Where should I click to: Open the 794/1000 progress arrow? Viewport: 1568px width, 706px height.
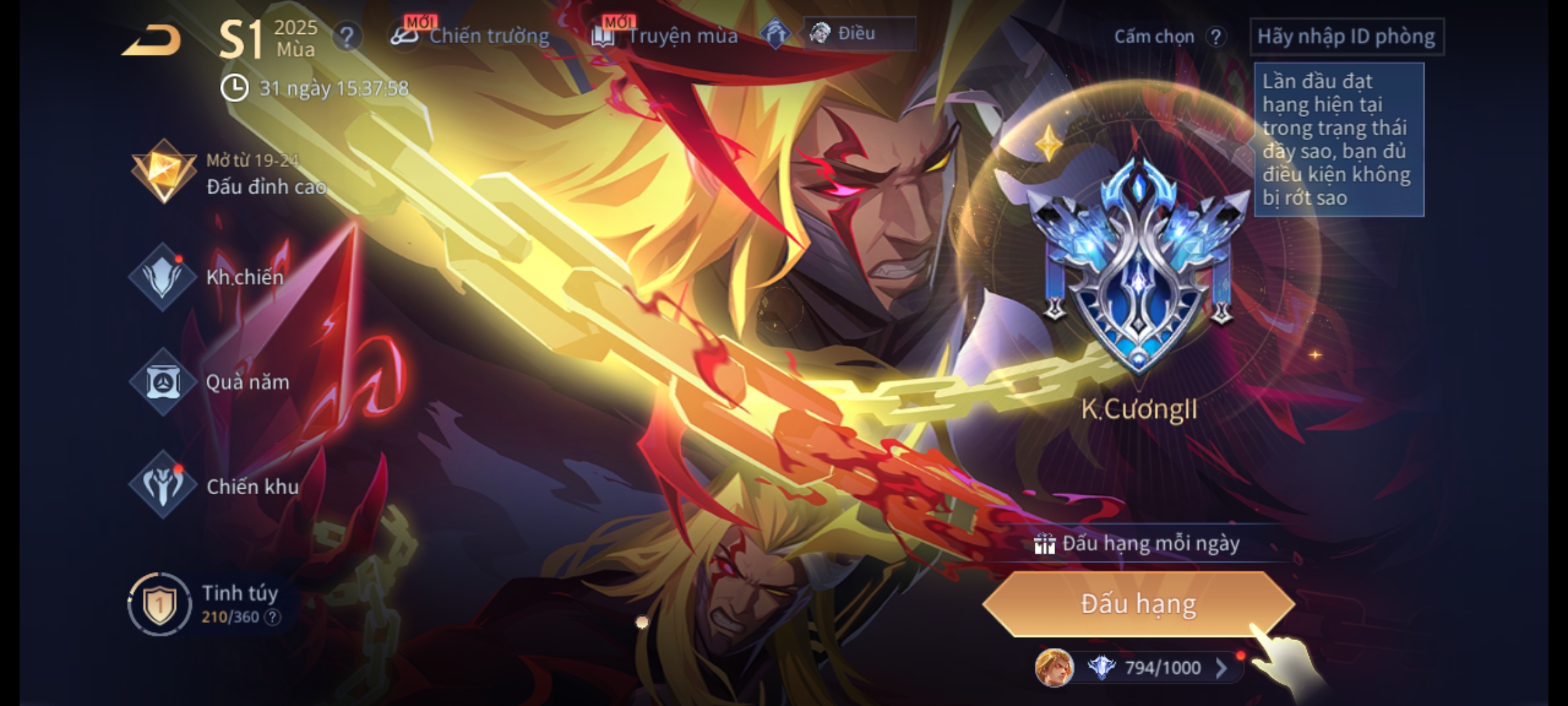[x=1221, y=667]
